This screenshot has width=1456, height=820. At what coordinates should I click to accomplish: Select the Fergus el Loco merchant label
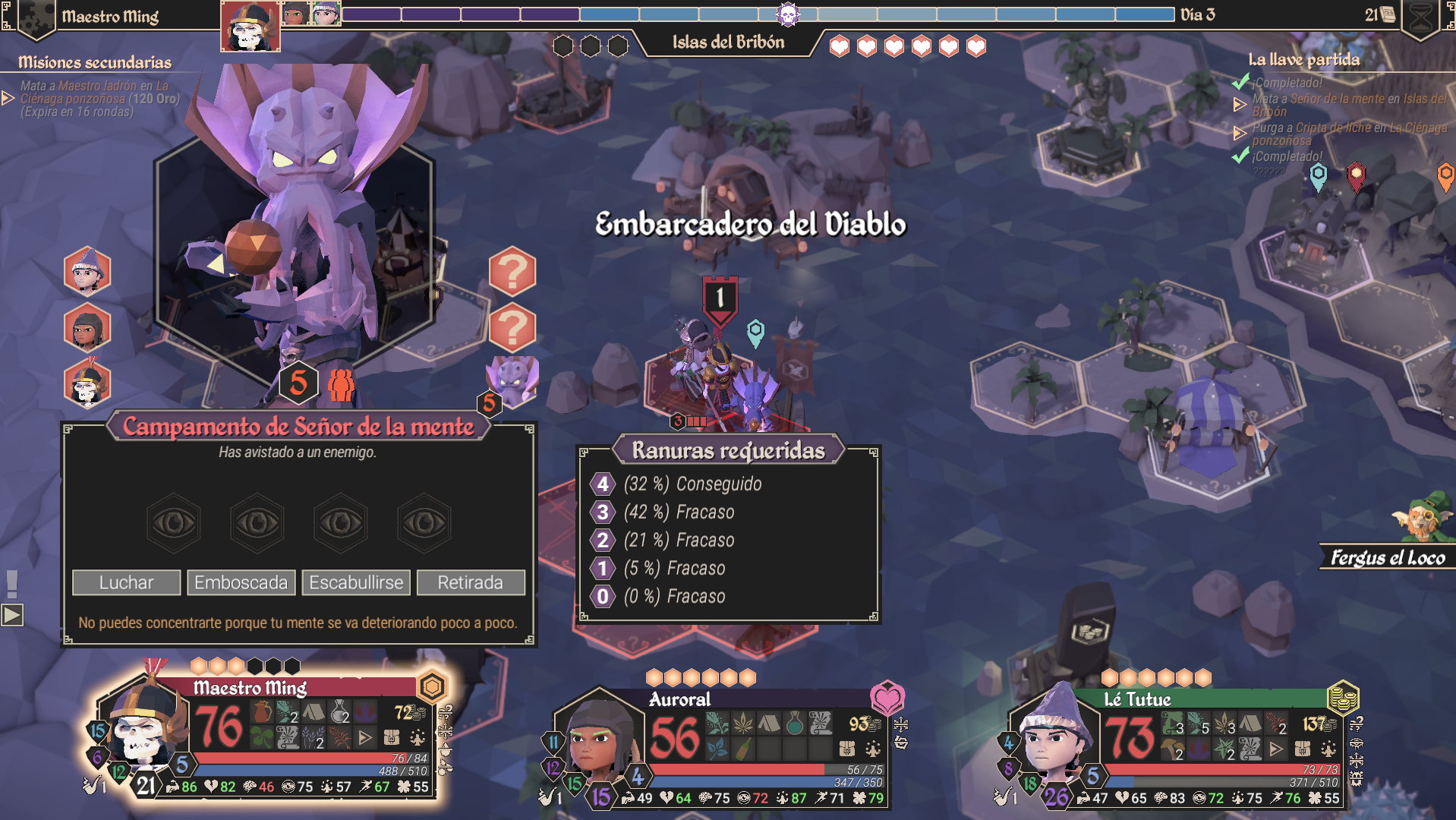point(1388,558)
